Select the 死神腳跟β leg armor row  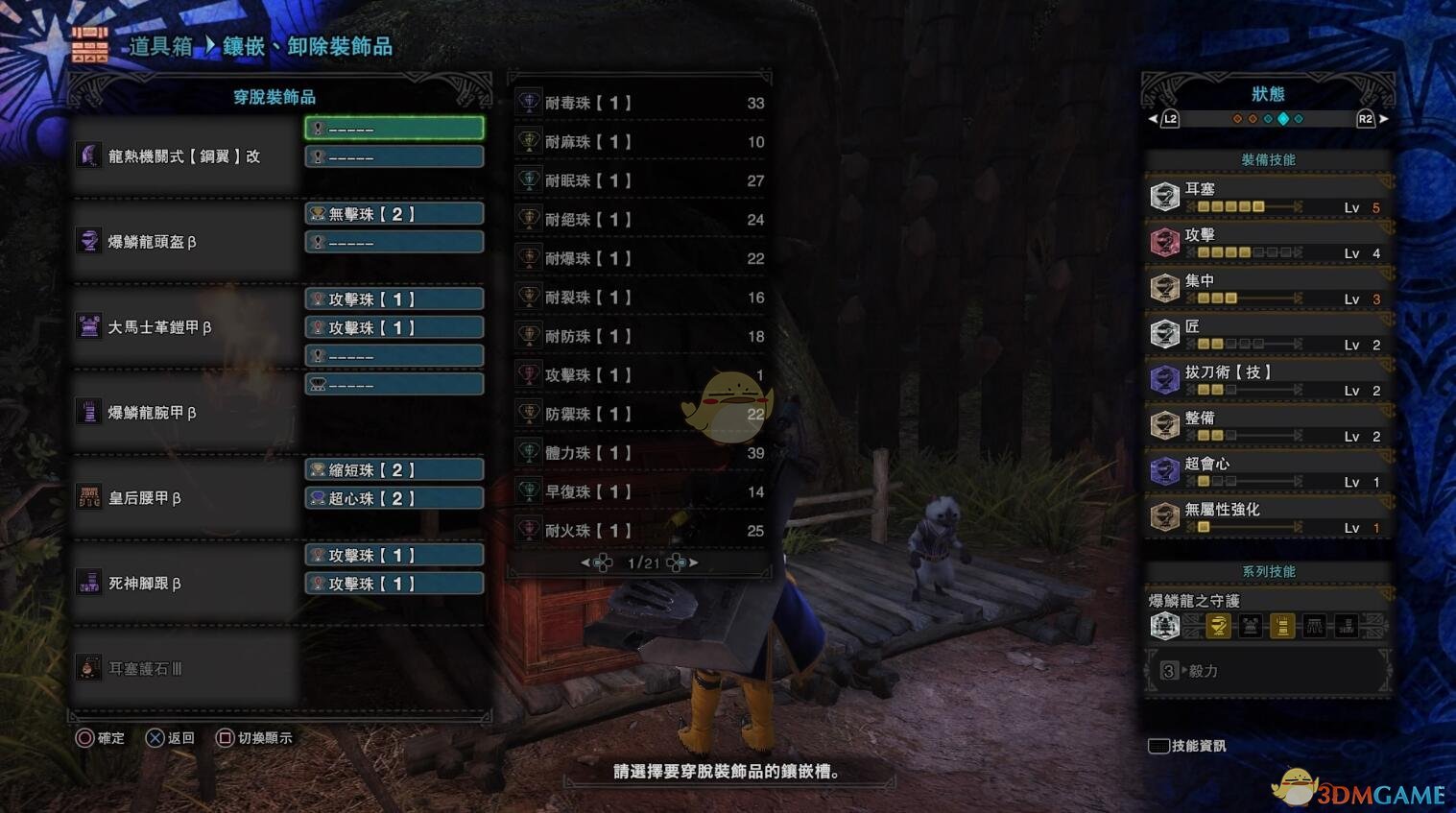[x=184, y=584]
